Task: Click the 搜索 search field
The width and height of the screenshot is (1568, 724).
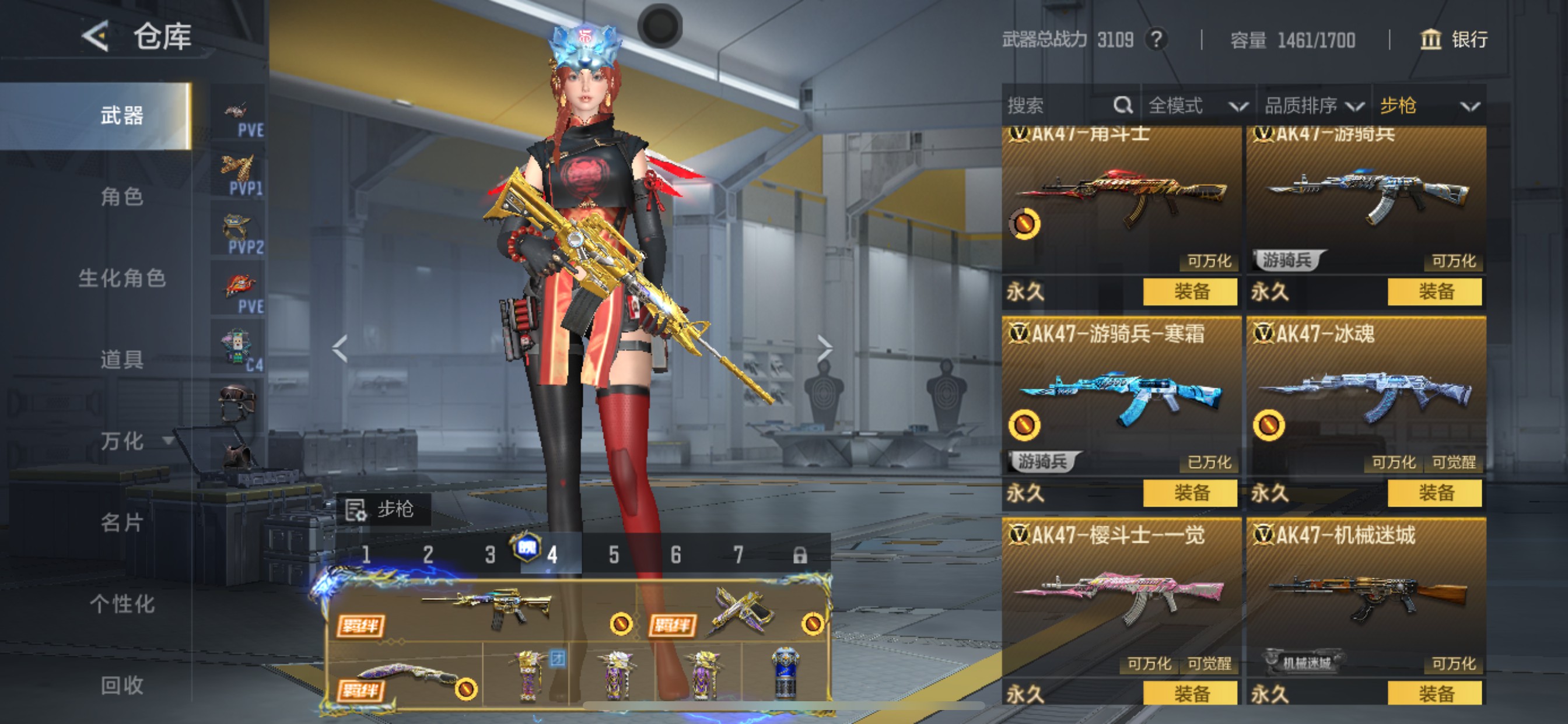Action: 1059,106
